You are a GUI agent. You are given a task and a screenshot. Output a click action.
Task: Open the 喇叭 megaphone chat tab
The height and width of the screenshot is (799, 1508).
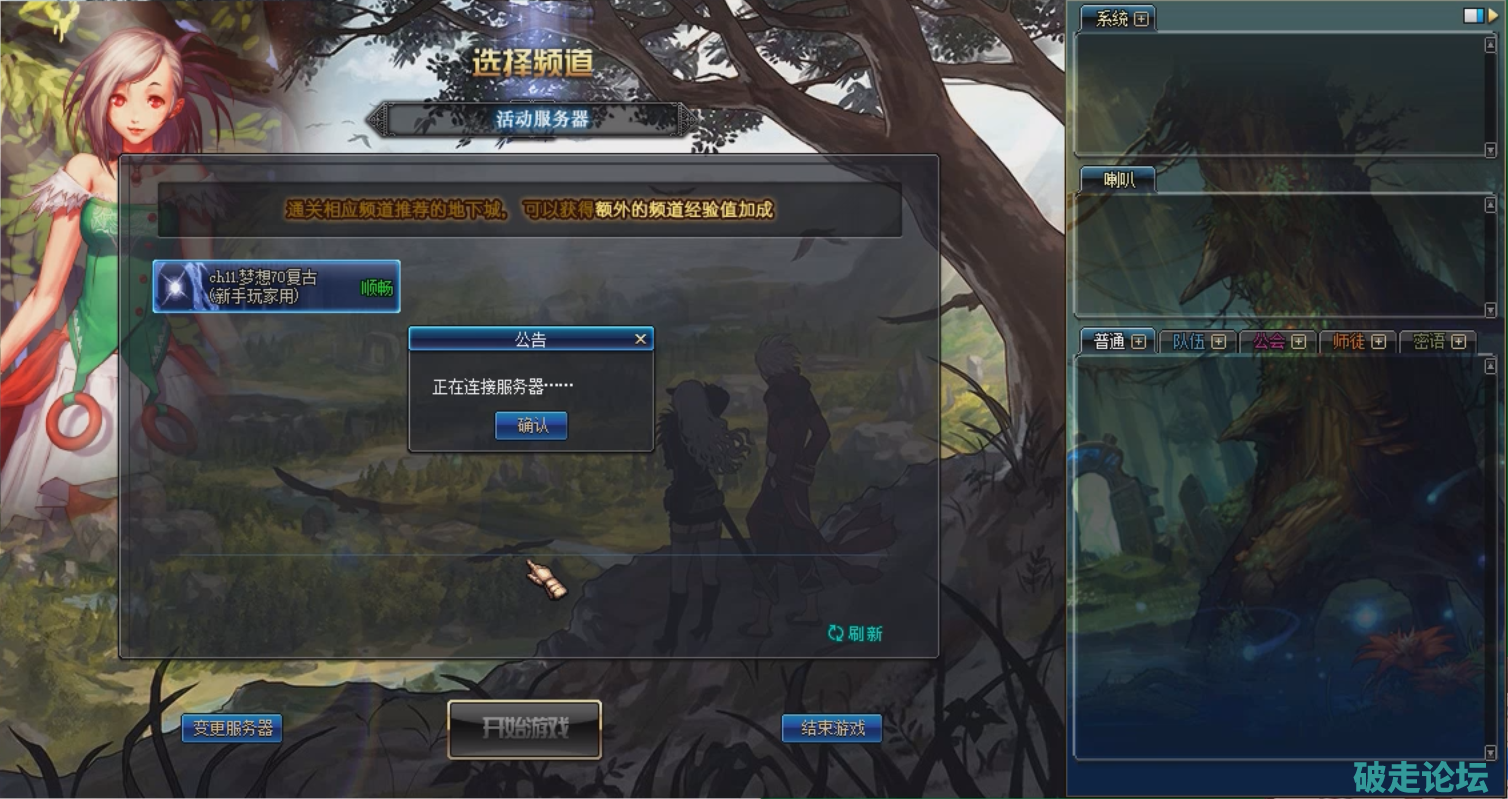(1117, 180)
